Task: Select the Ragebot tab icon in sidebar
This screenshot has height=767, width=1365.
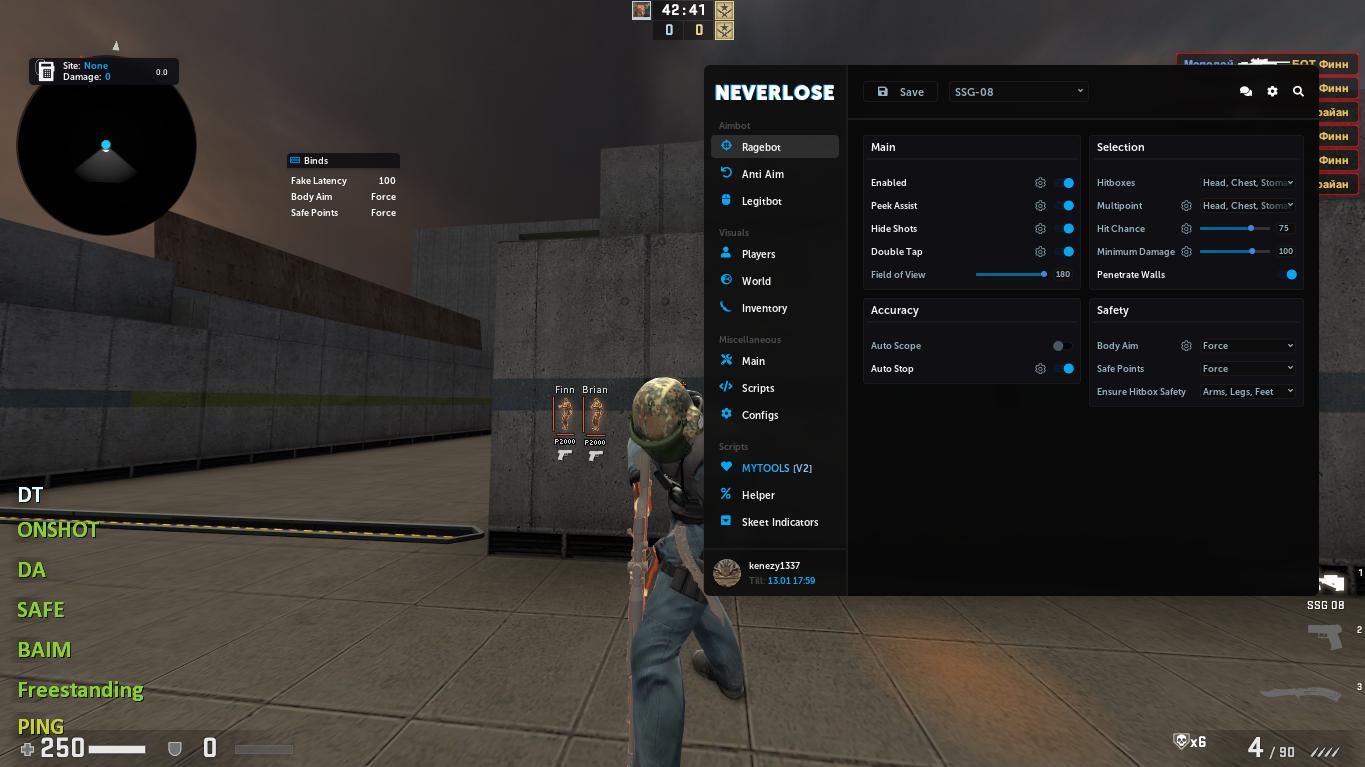Action: click(x=727, y=146)
